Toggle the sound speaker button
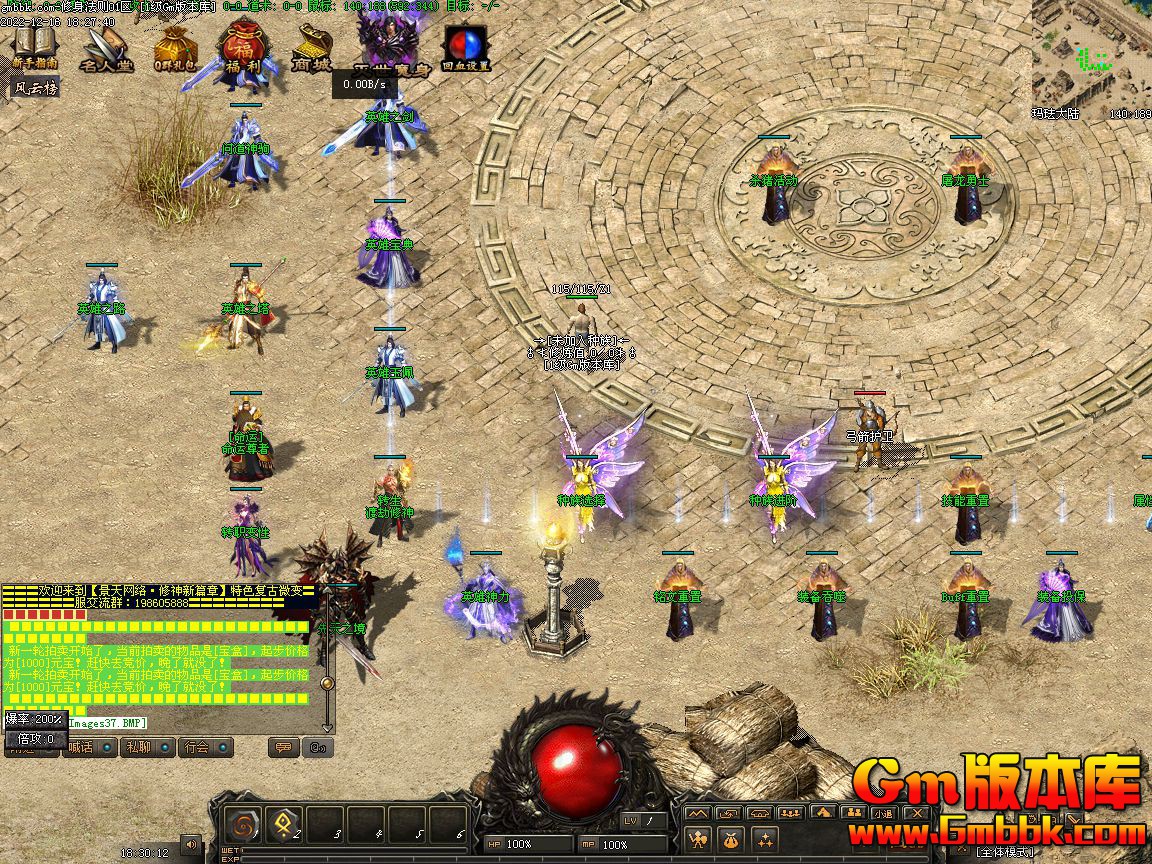The width and height of the screenshot is (1152, 864). (189, 845)
